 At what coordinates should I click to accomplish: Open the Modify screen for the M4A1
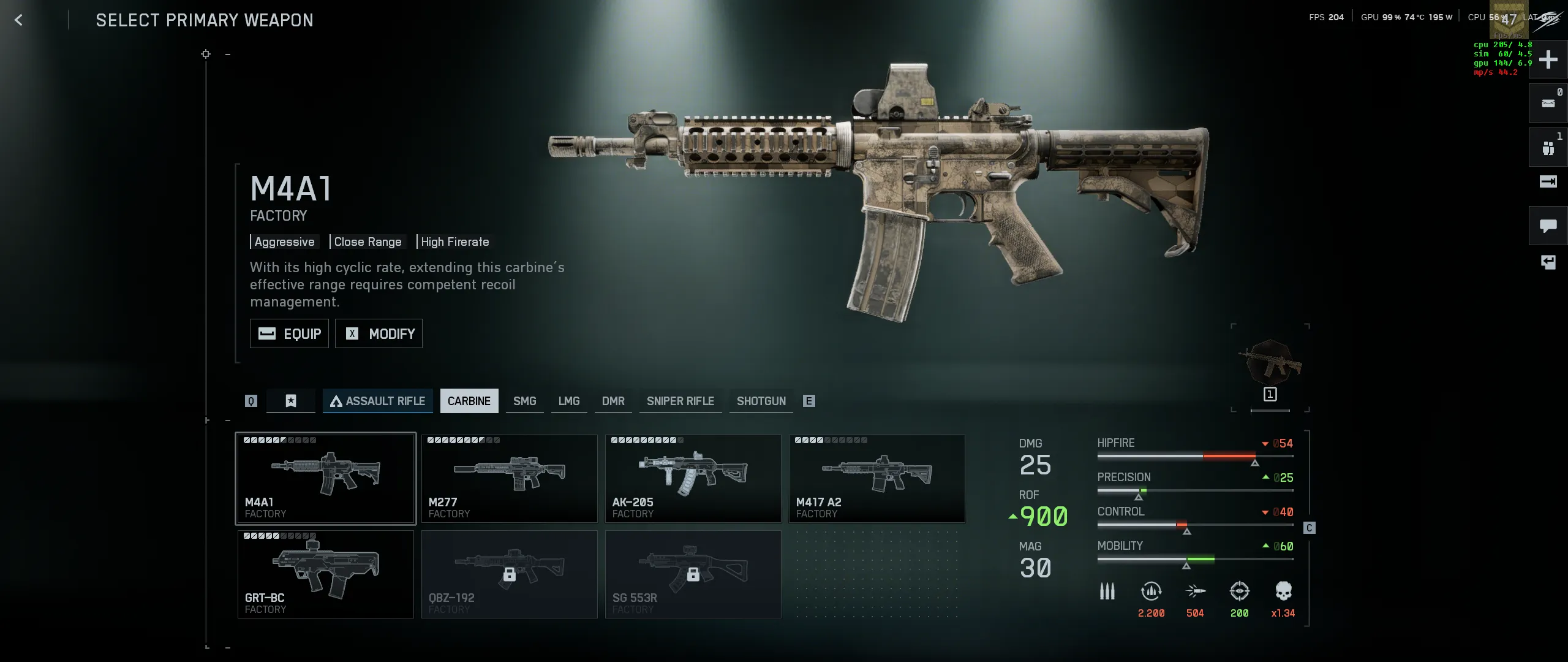379,333
